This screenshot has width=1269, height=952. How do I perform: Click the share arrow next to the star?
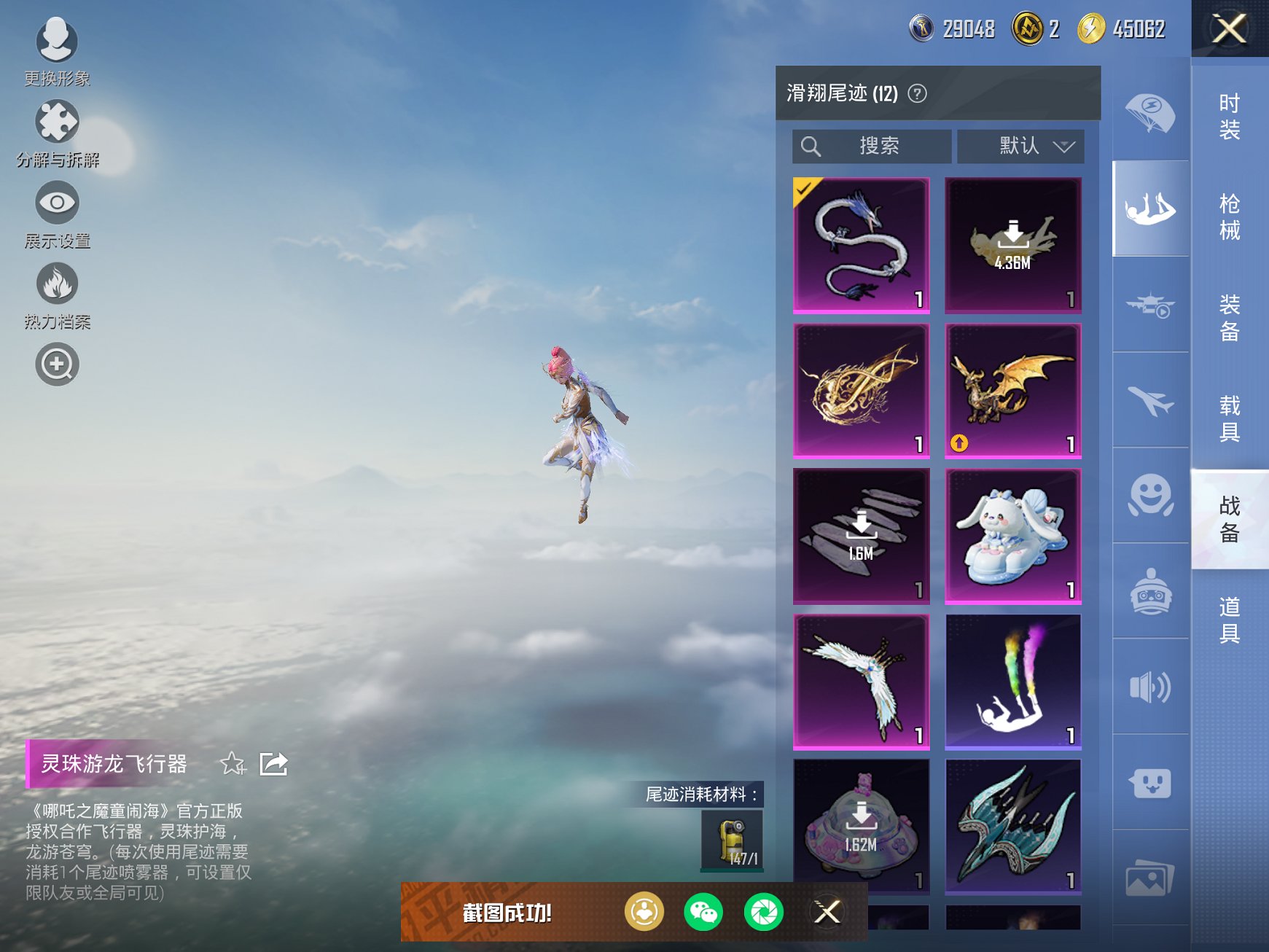coord(273,765)
